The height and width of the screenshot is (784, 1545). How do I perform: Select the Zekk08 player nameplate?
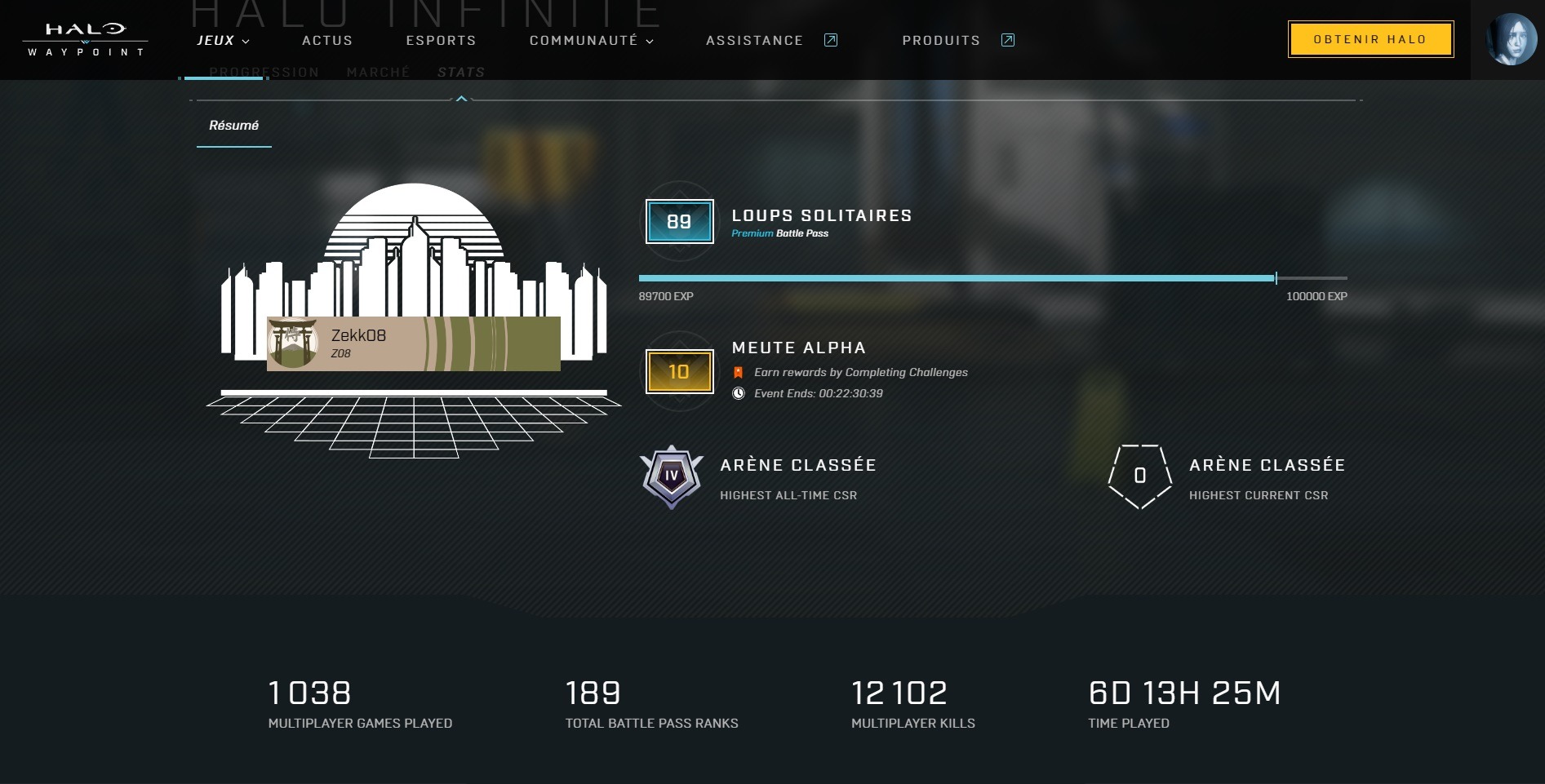click(413, 343)
